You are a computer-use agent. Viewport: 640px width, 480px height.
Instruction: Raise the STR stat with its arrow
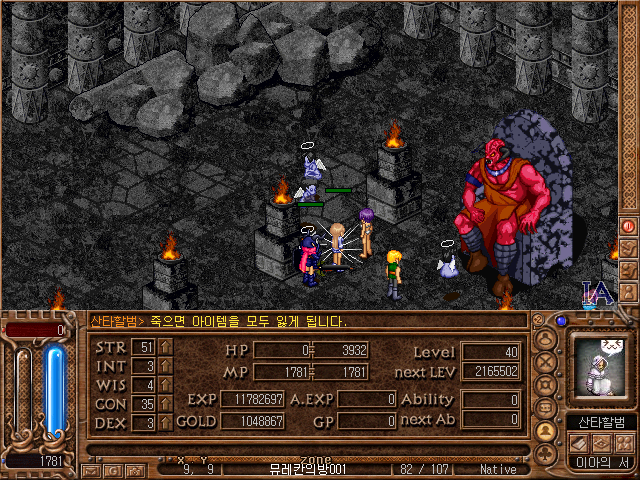pos(166,347)
